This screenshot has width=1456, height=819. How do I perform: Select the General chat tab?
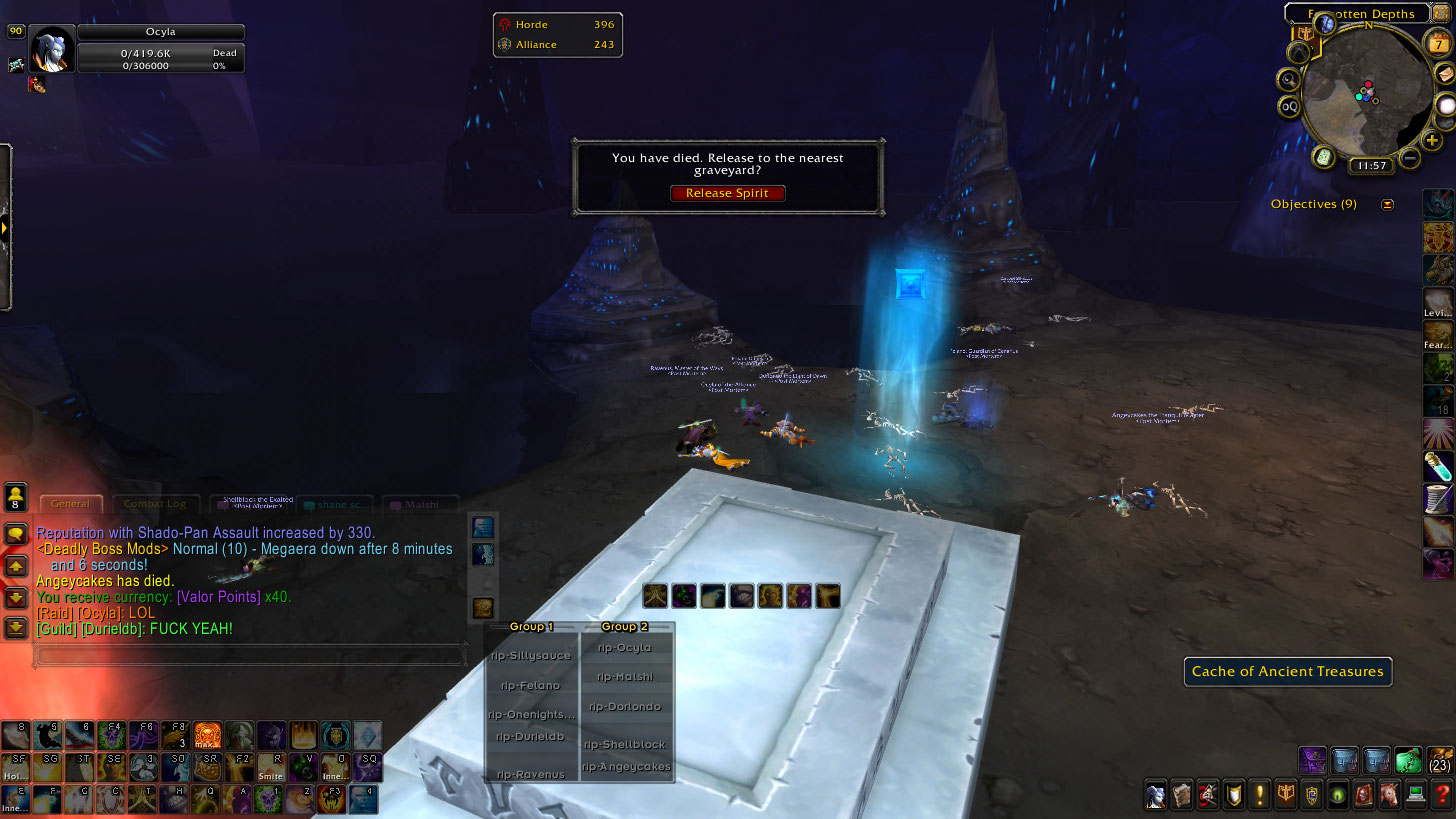[x=70, y=504]
